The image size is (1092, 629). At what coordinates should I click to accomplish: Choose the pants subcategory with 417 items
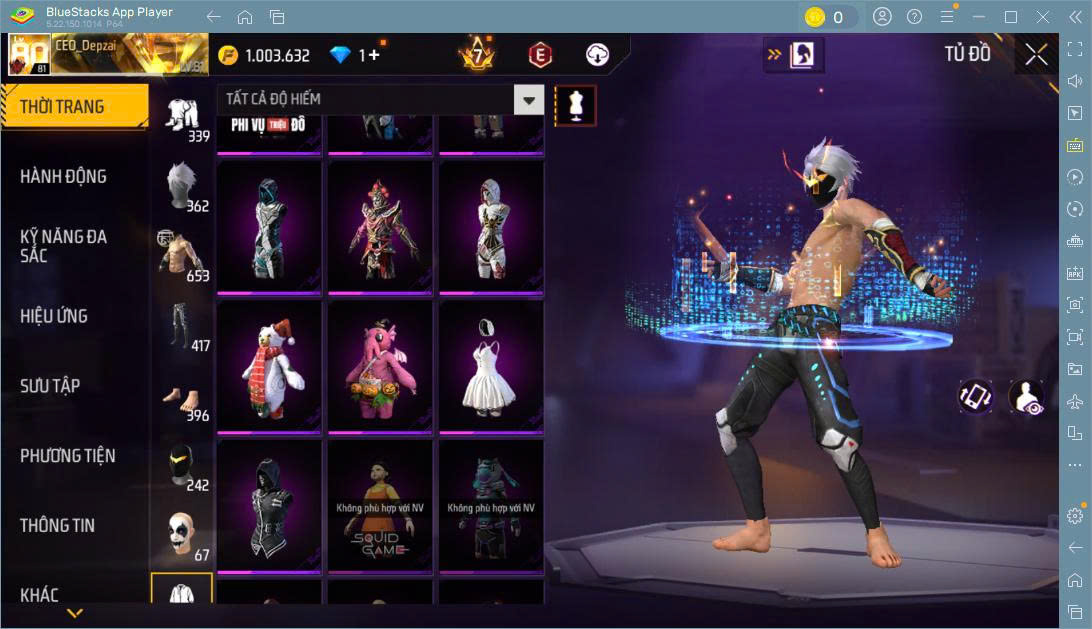click(x=181, y=324)
